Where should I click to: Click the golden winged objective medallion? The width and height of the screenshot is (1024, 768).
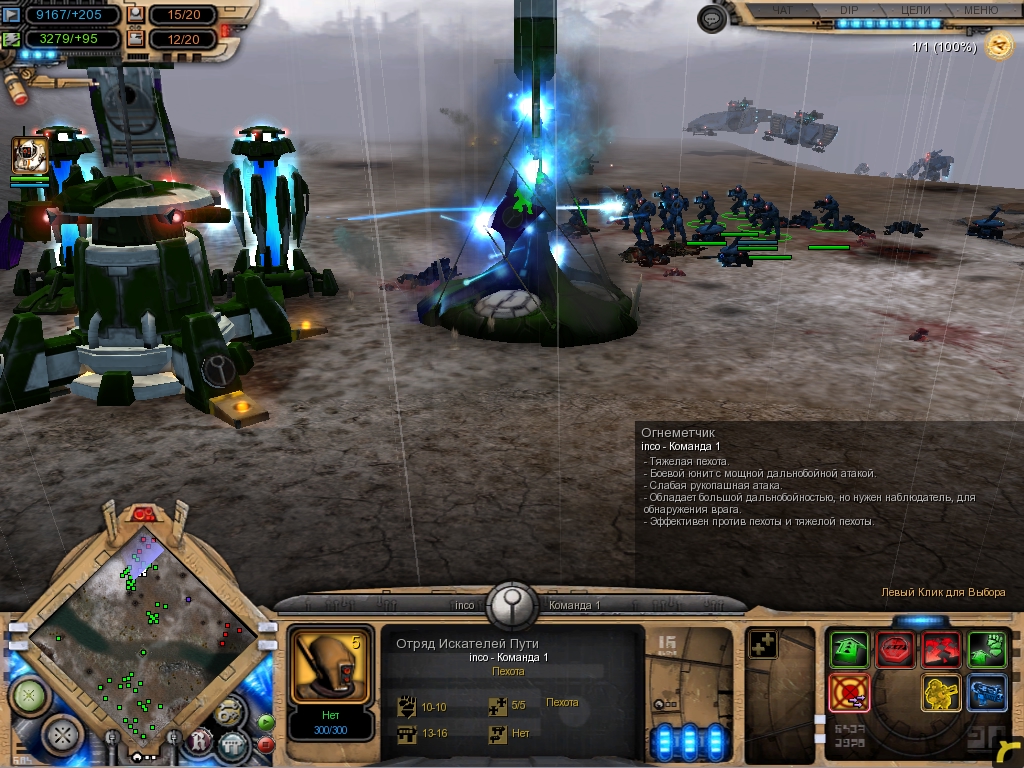tap(998, 46)
